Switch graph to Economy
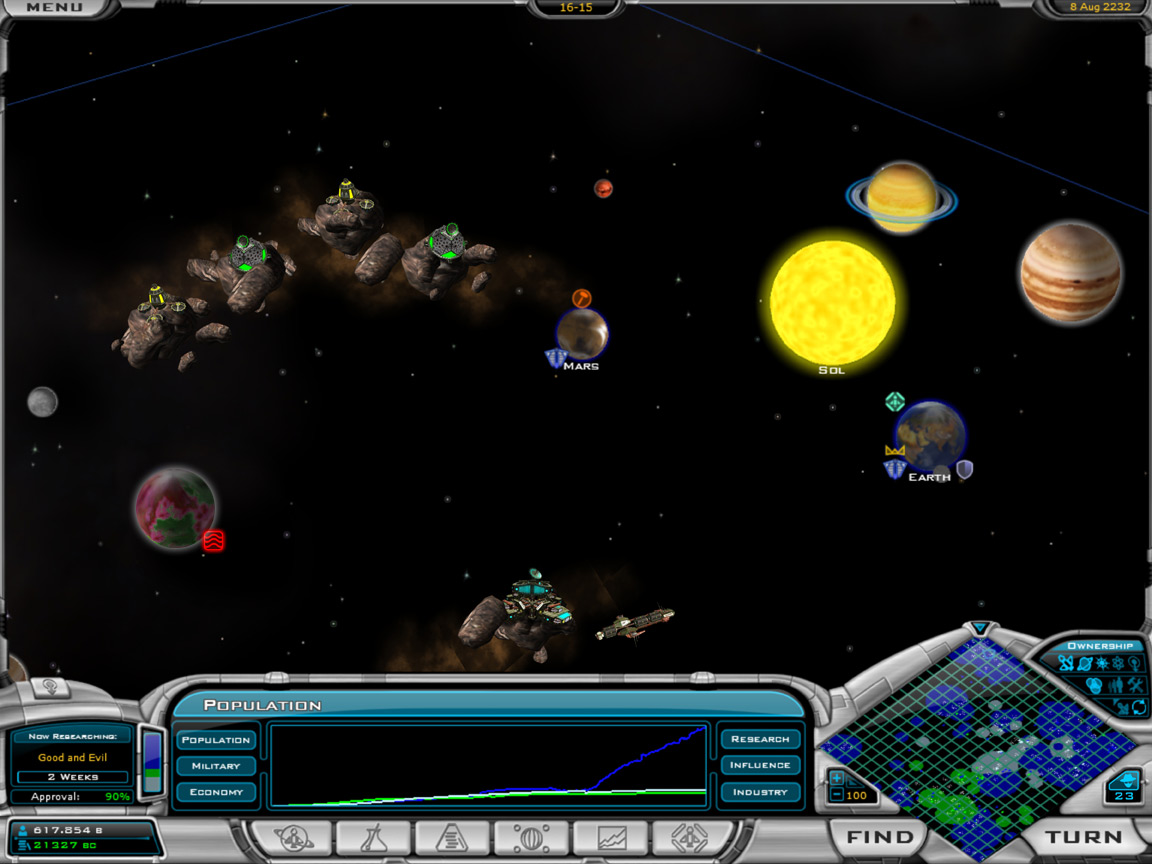The width and height of the screenshot is (1152, 864). [x=216, y=792]
